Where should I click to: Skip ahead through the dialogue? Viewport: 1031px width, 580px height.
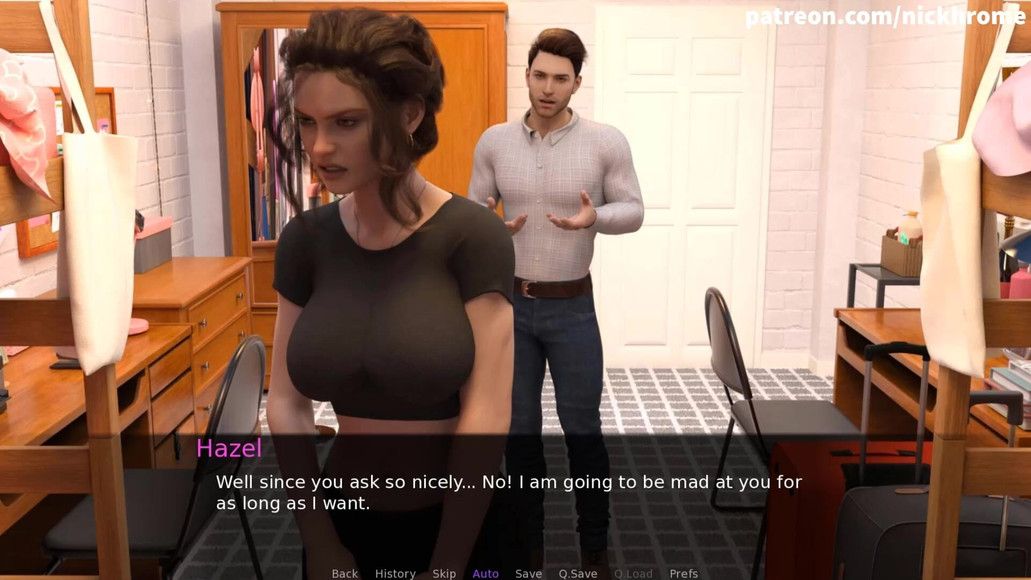click(444, 573)
